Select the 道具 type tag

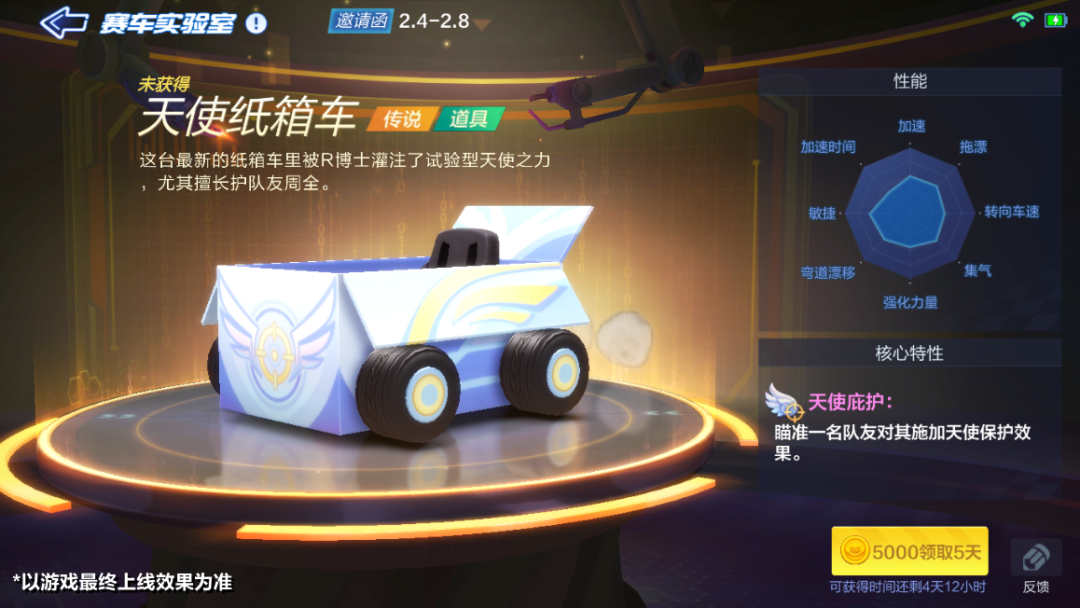(468, 119)
